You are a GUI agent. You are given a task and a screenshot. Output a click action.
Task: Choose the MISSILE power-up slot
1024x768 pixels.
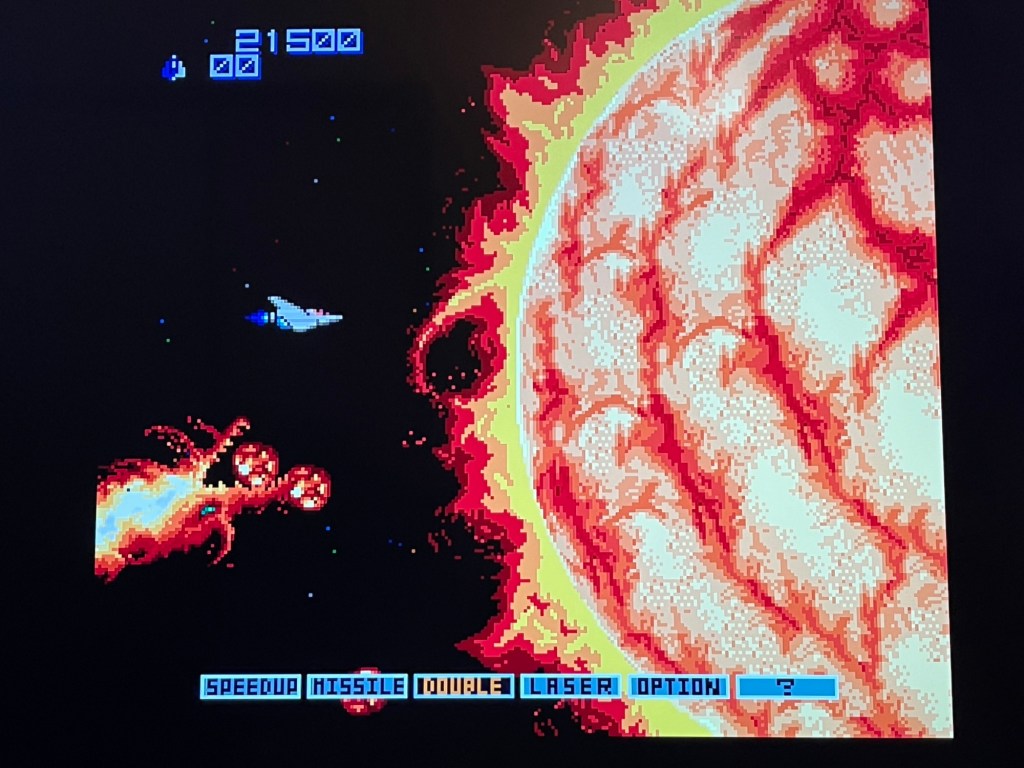[x=358, y=687]
